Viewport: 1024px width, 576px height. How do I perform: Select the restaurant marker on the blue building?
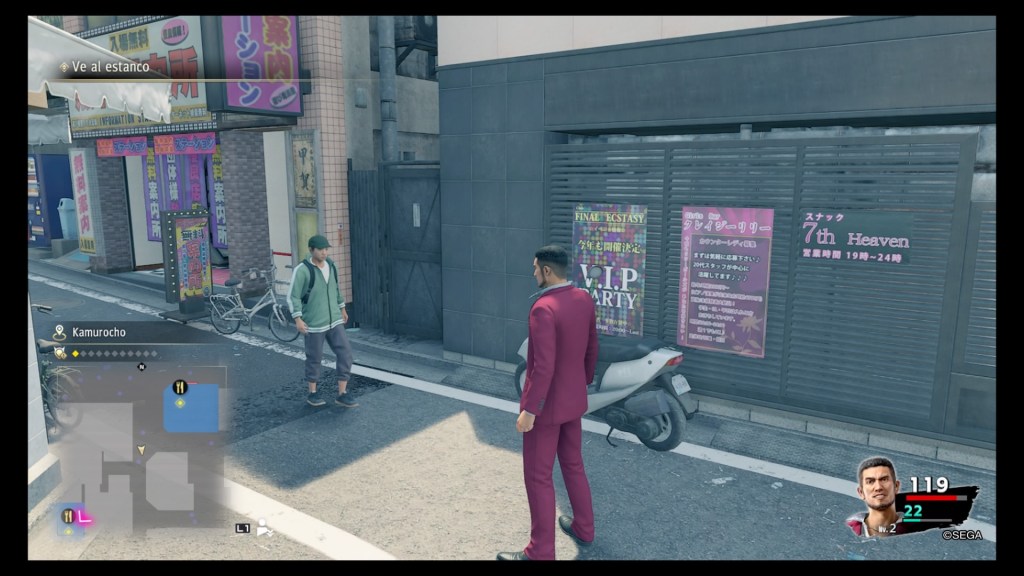coord(180,388)
